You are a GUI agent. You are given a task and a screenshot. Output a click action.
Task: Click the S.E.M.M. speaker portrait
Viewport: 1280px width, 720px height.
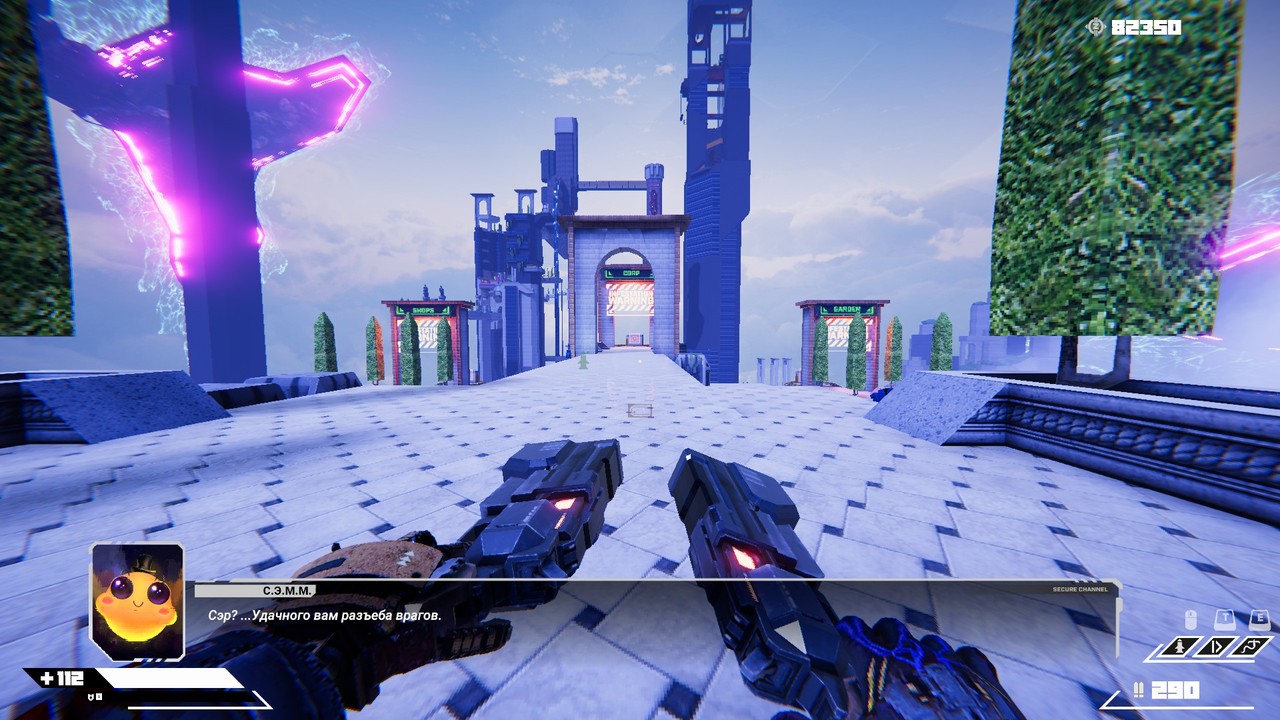coord(137,600)
